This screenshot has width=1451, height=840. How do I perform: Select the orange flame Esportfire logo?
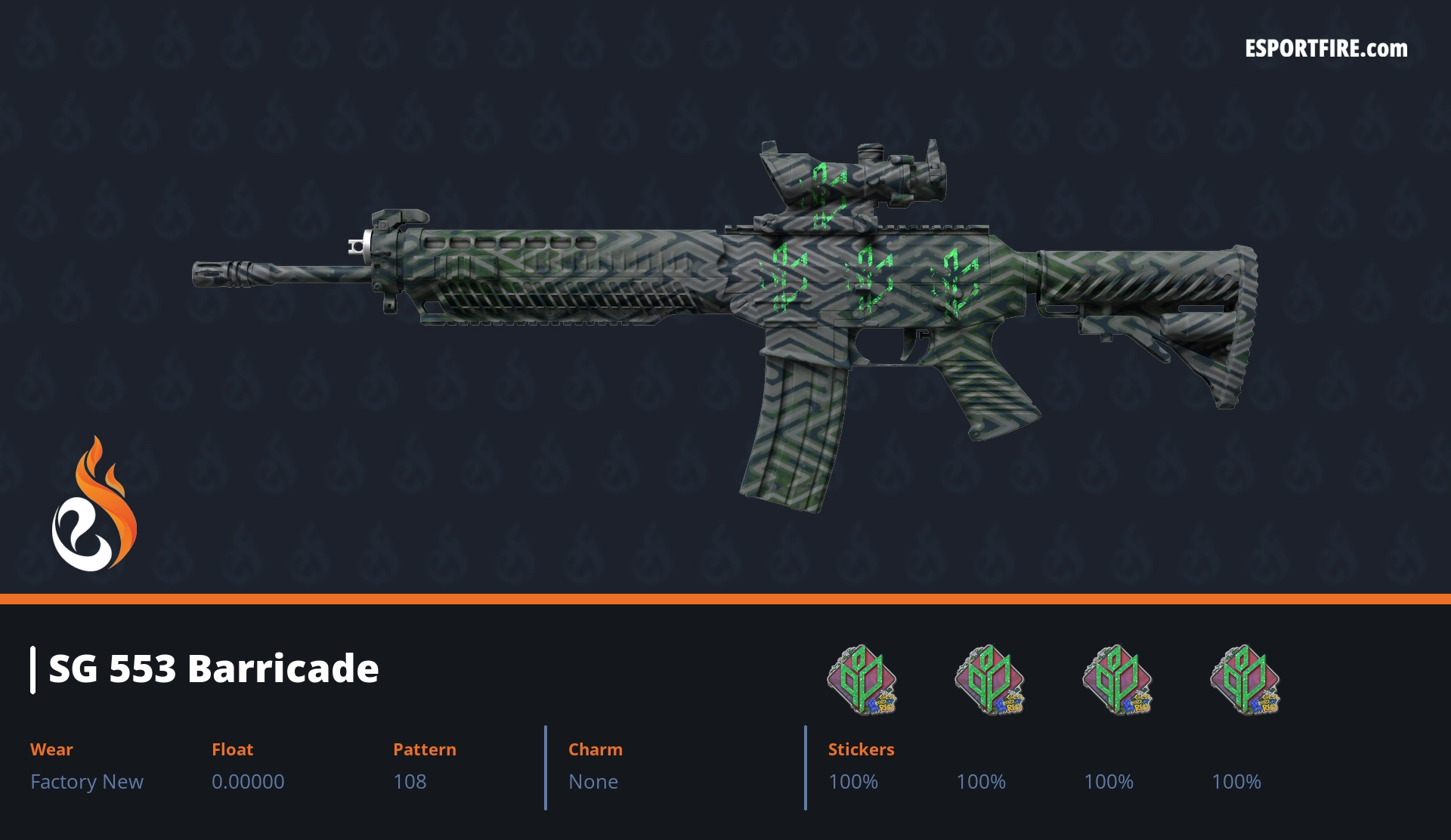pyautogui.click(x=94, y=505)
